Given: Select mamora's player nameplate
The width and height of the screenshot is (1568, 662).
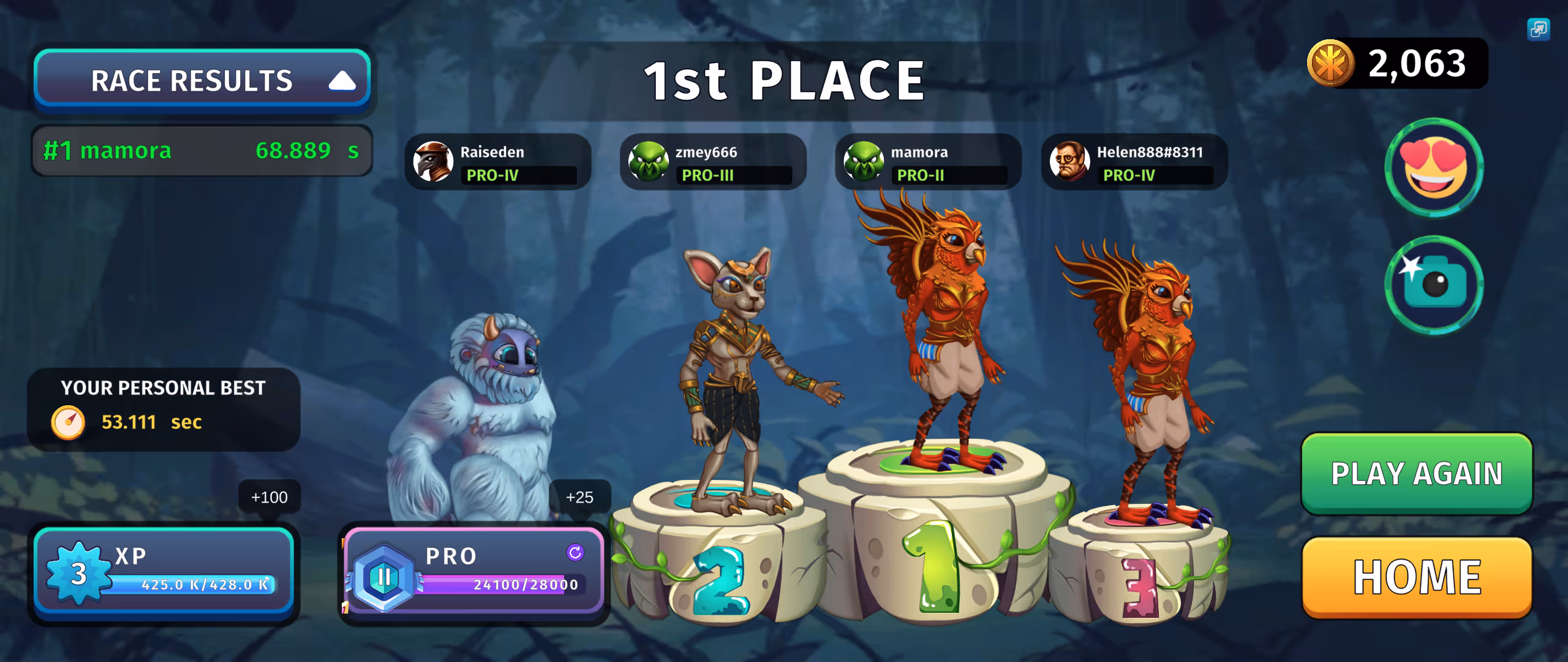Looking at the screenshot, I should pos(927,162).
